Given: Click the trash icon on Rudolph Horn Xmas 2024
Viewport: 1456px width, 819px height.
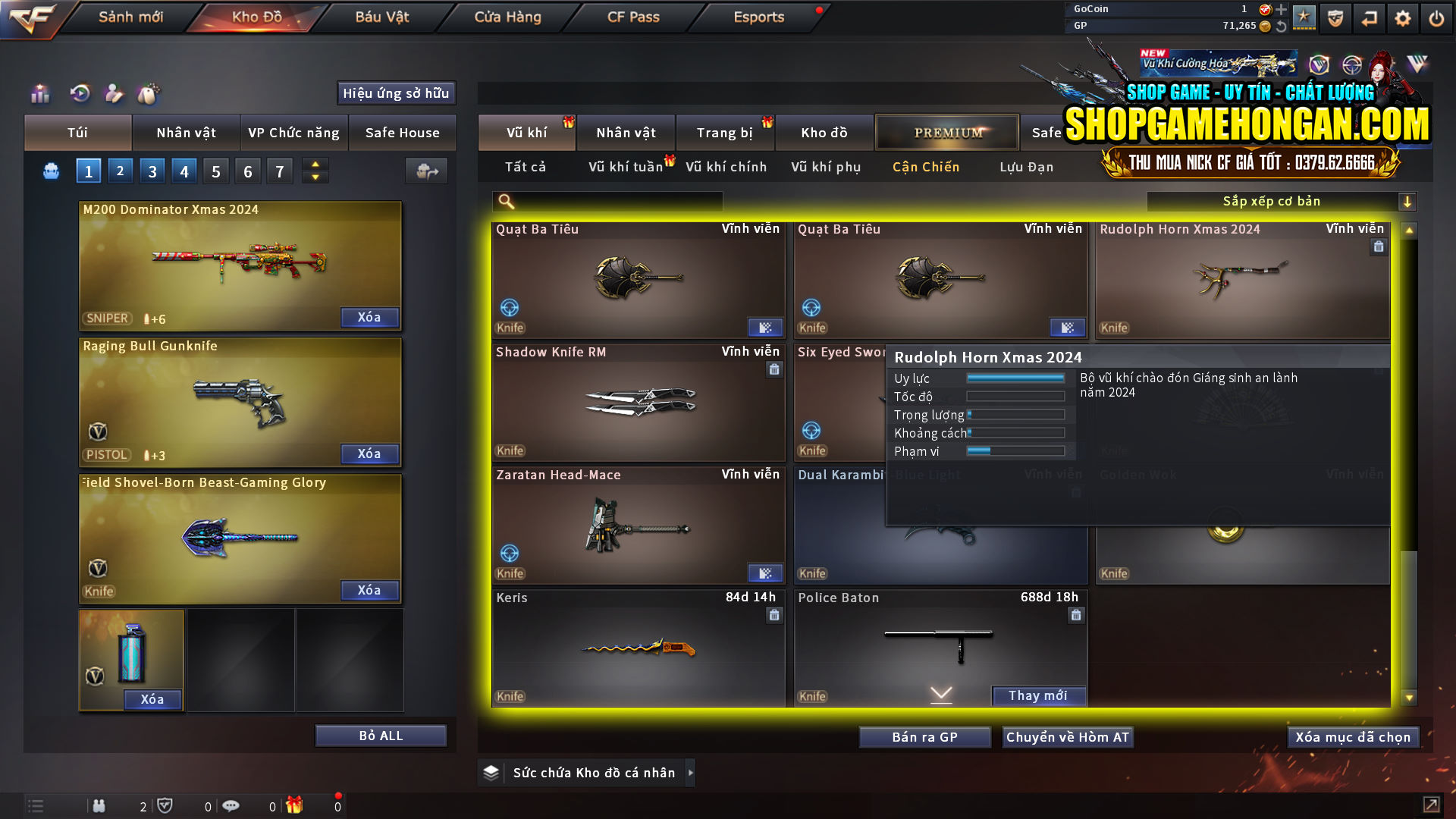Looking at the screenshot, I should pos(1378,246).
